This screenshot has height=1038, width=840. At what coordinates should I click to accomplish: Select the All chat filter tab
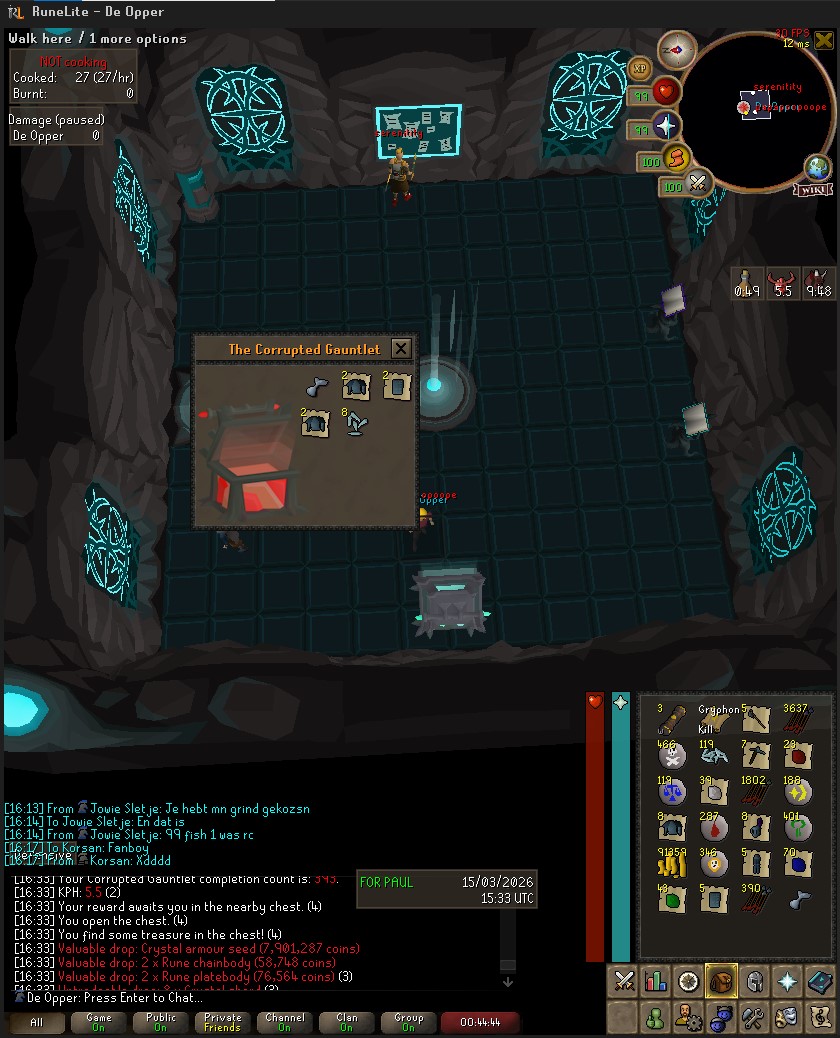click(37, 1022)
